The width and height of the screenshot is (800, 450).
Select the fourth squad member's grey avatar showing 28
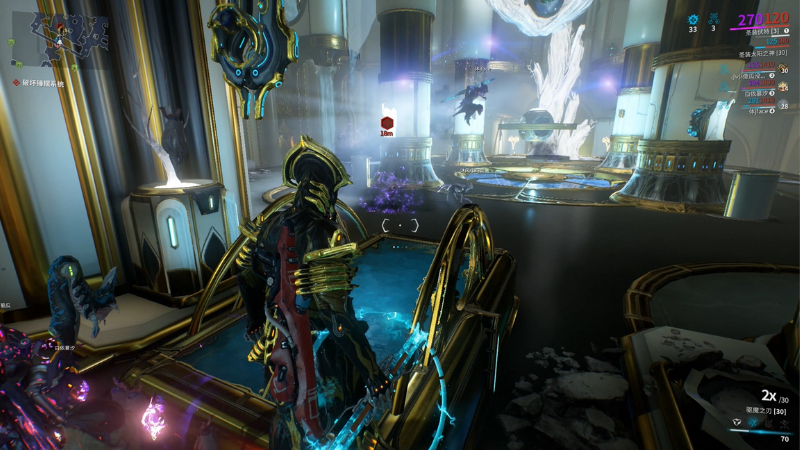click(x=783, y=104)
